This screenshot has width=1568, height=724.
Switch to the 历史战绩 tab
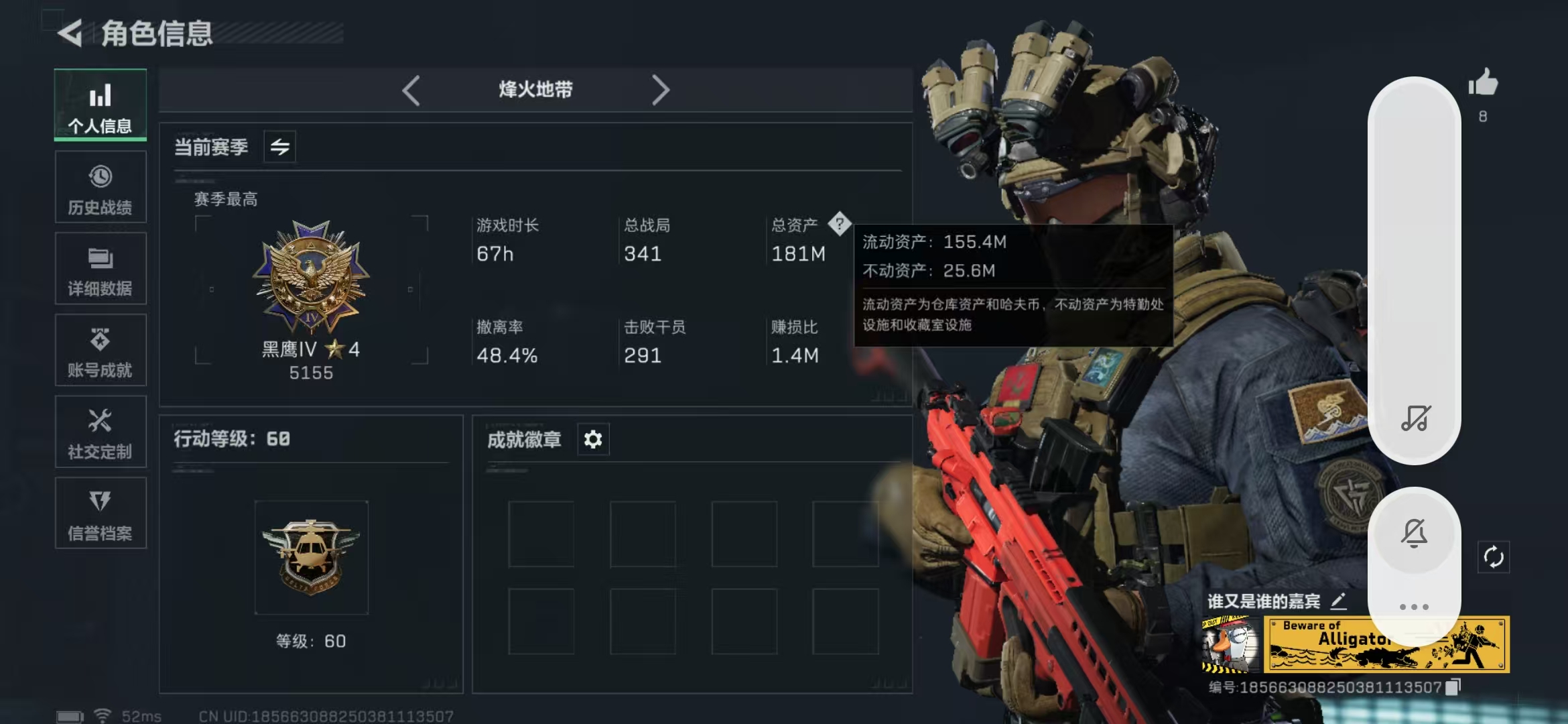click(x=101, y=187)
